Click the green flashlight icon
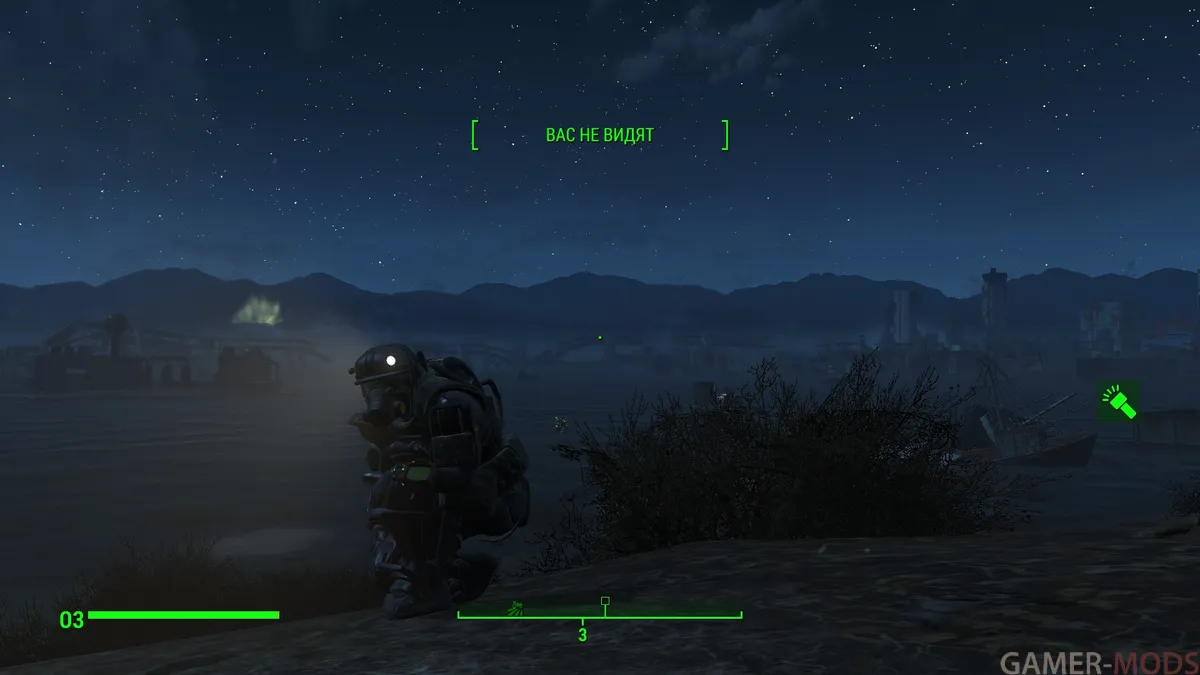 click(1118, 401)
